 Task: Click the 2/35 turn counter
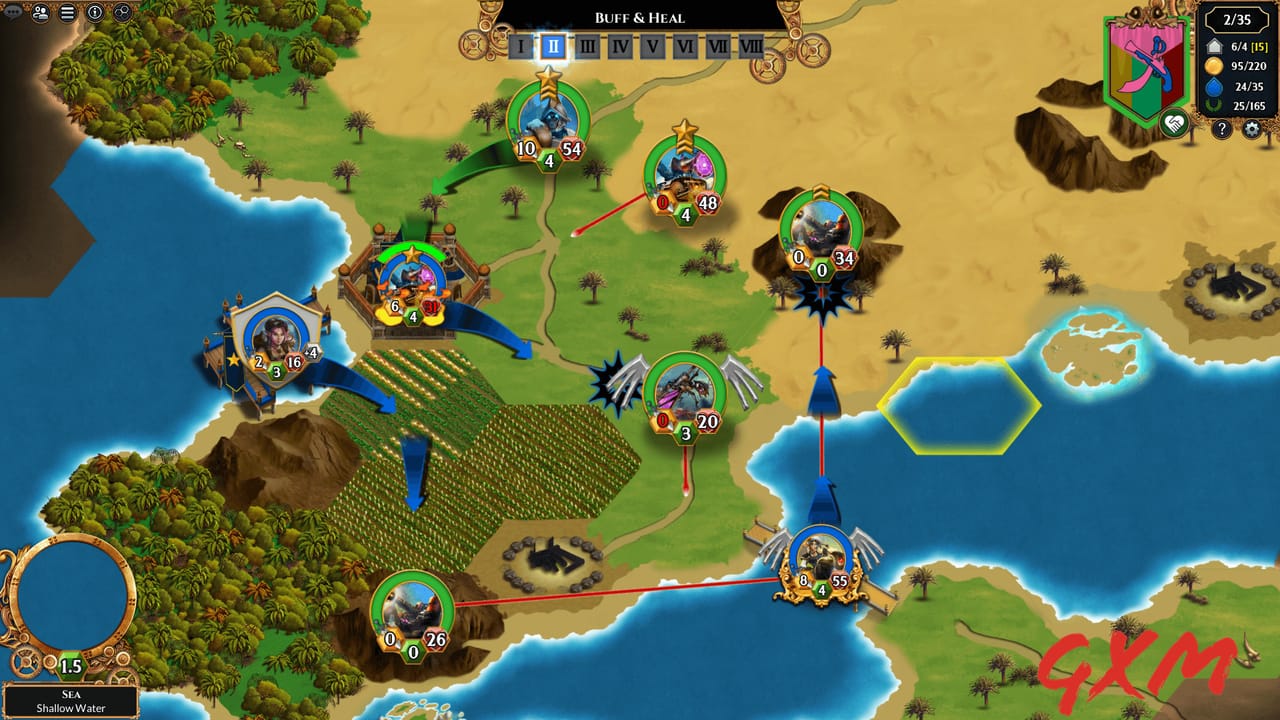(1237, 18)
